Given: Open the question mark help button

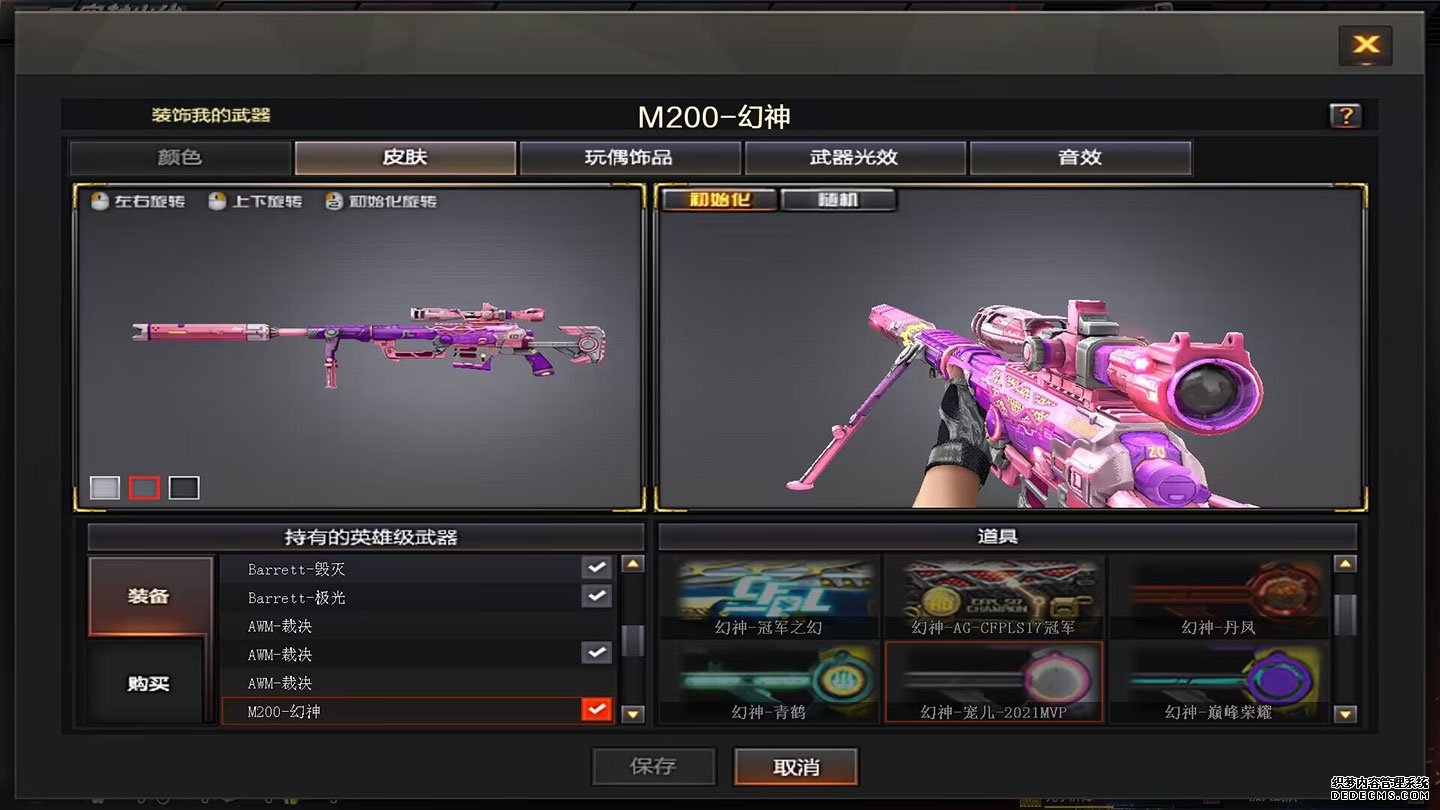Looking at the screenshot, I should tap(1345, 116).
